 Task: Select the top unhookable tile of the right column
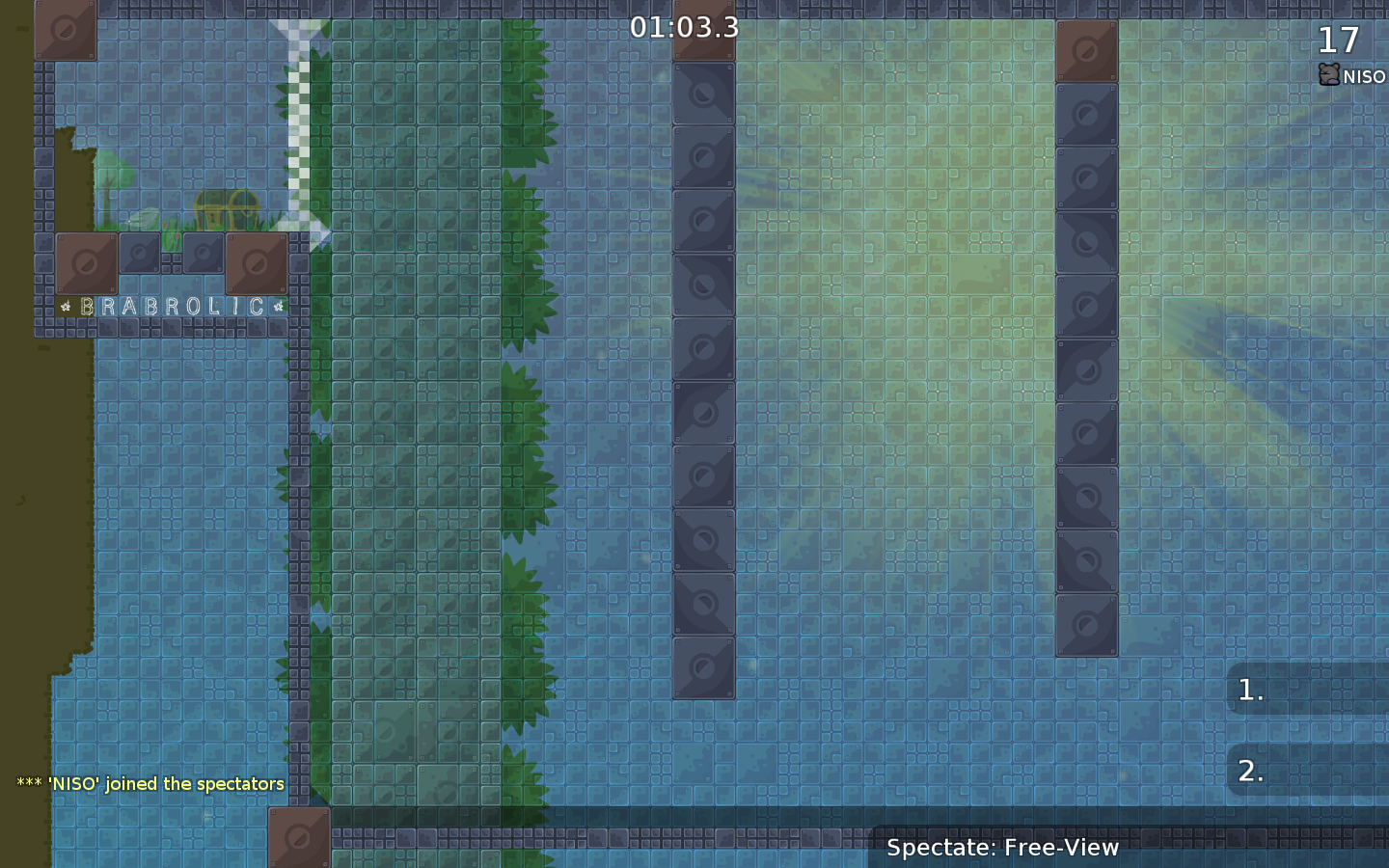(x=1086, y=50)
